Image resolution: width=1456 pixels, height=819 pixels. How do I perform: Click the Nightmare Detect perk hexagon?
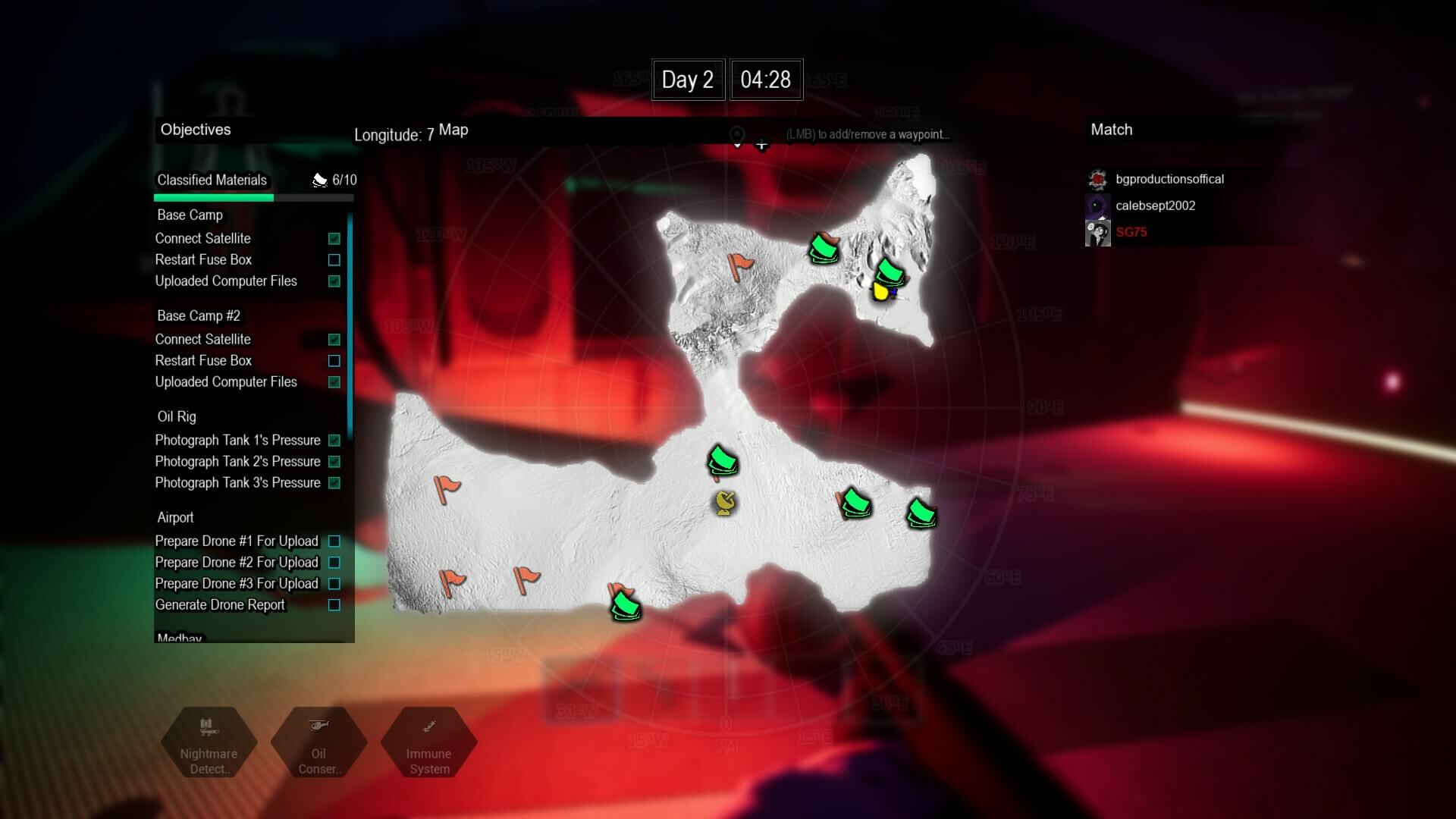click(x=209, y=743)
